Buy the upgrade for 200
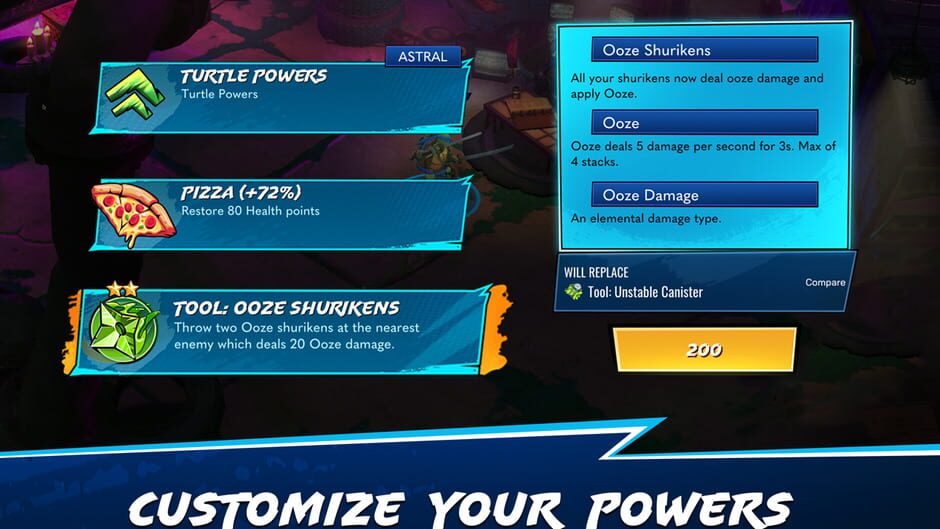 (704, 350)
